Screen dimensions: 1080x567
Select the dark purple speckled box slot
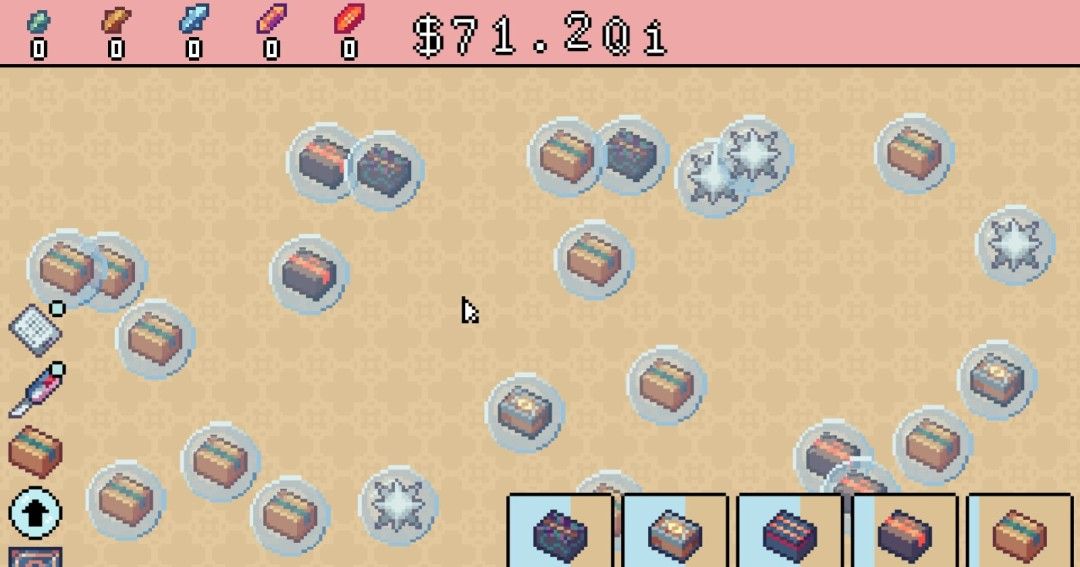point(560,532)
